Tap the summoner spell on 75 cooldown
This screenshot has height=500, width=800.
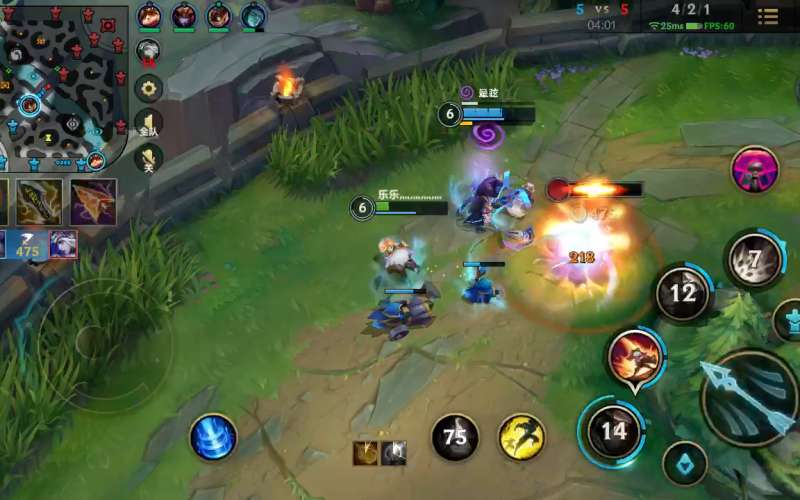455,437
